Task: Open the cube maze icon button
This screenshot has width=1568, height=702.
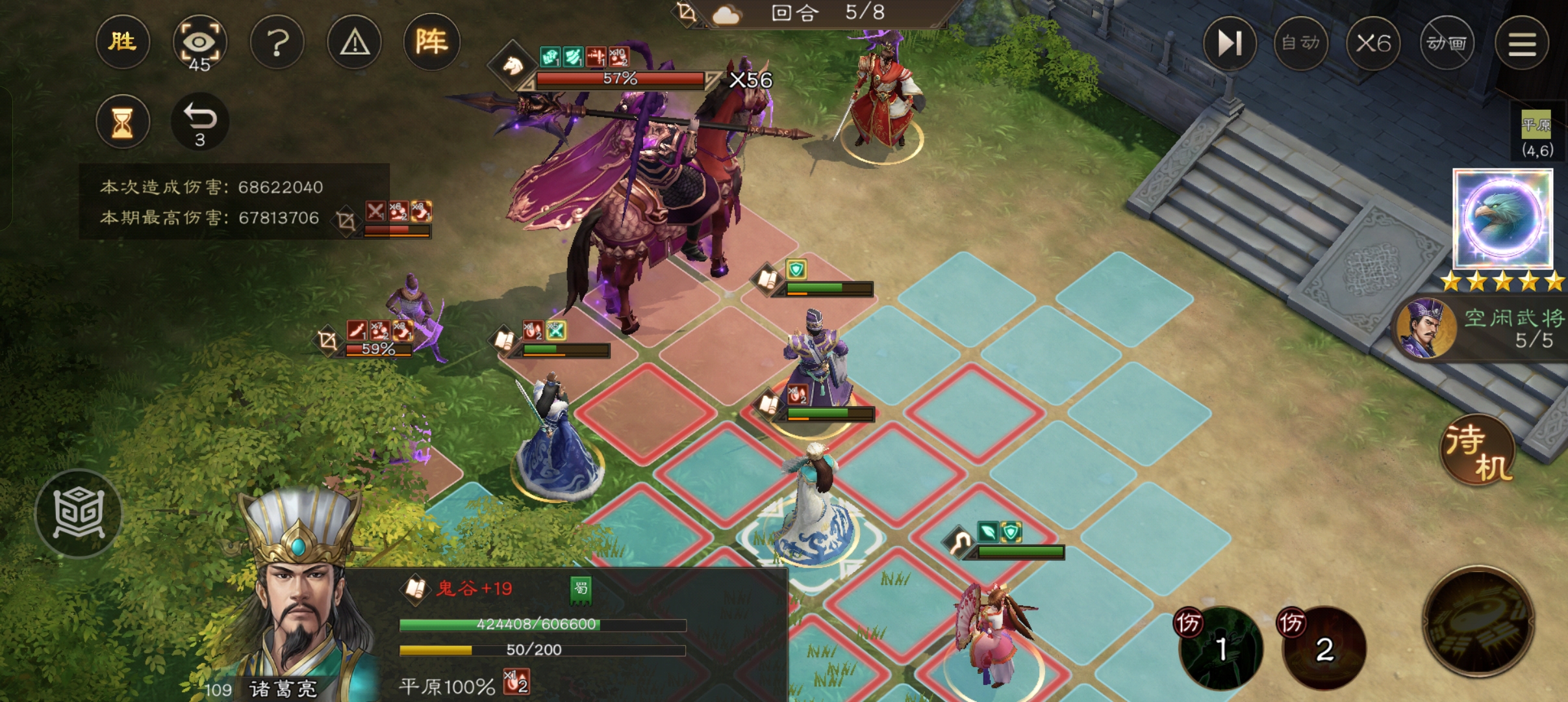Action: 79,513
